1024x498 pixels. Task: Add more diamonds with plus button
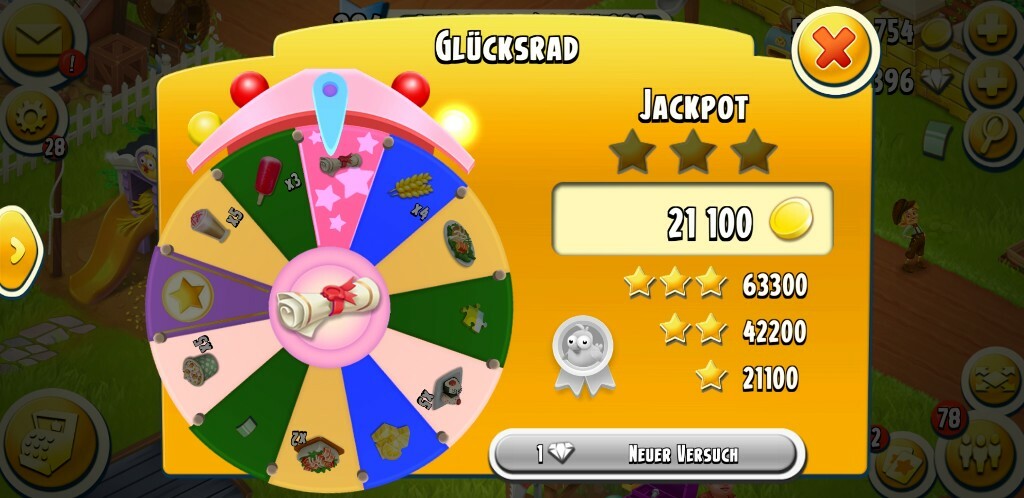click(x=992, y=79)
